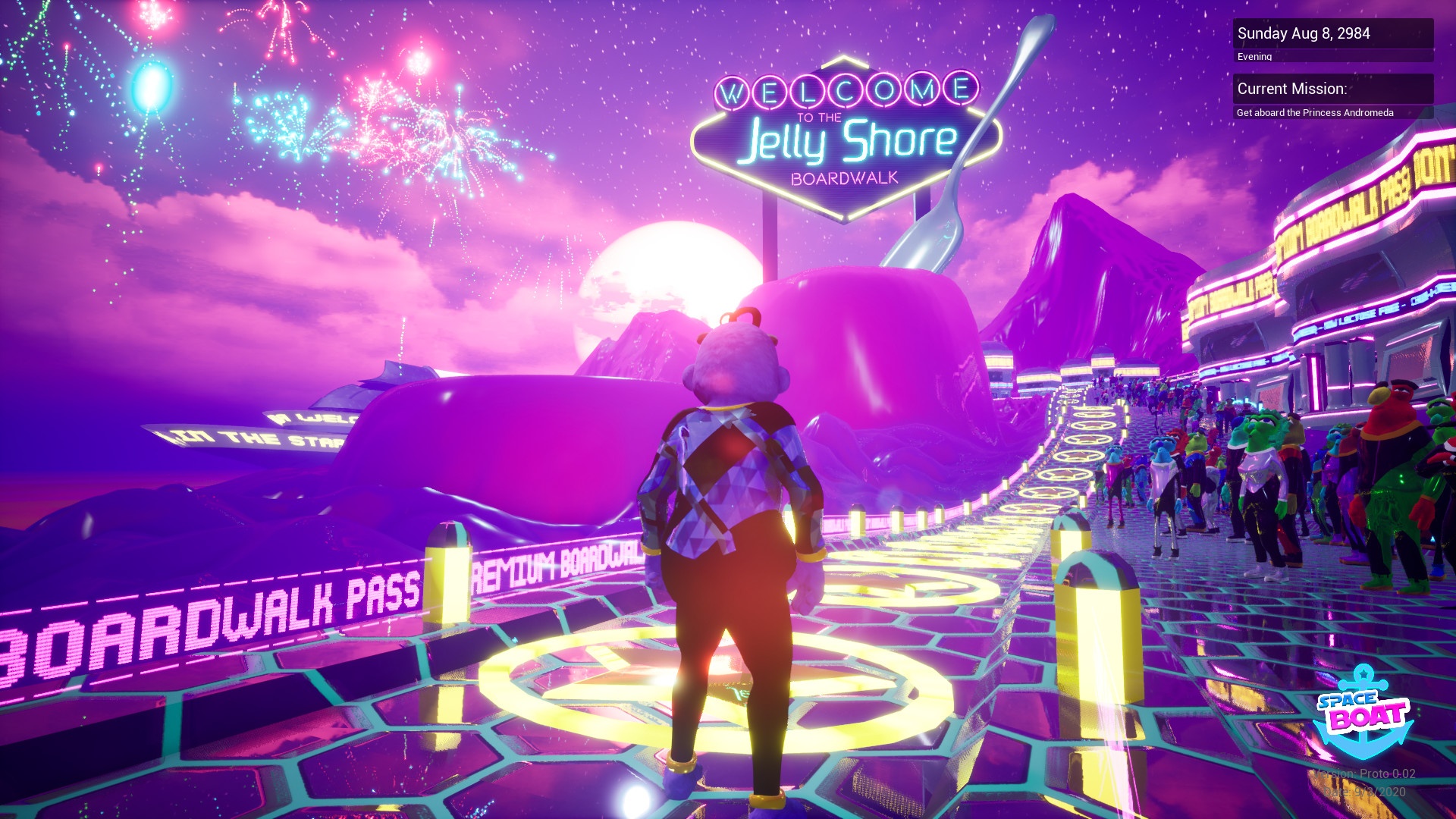
Task: Click the Space Boat anchor logo
Action: point(1363,713)
